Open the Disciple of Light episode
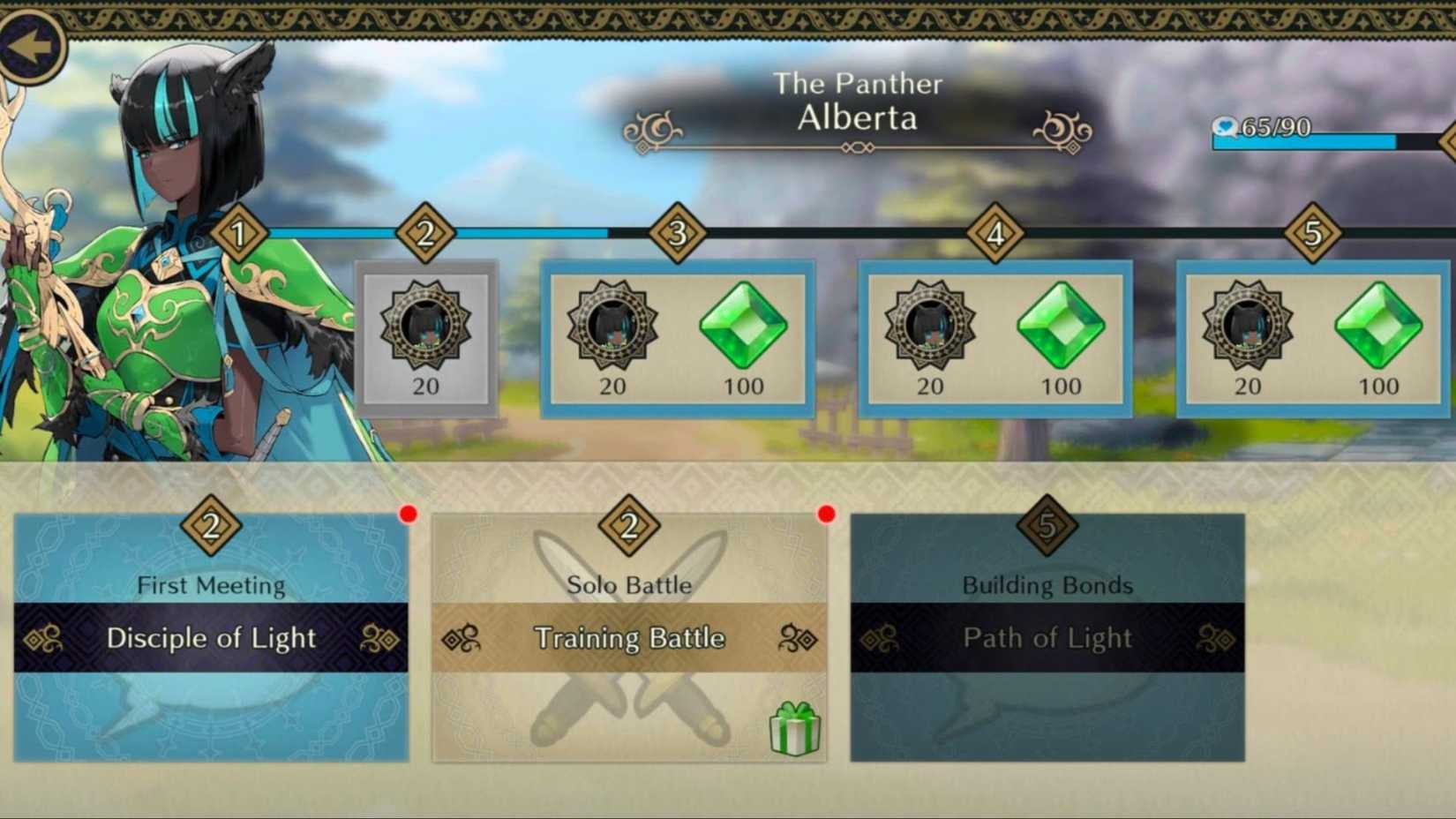This screenshot has width=1456, height=819. [212, 638]
